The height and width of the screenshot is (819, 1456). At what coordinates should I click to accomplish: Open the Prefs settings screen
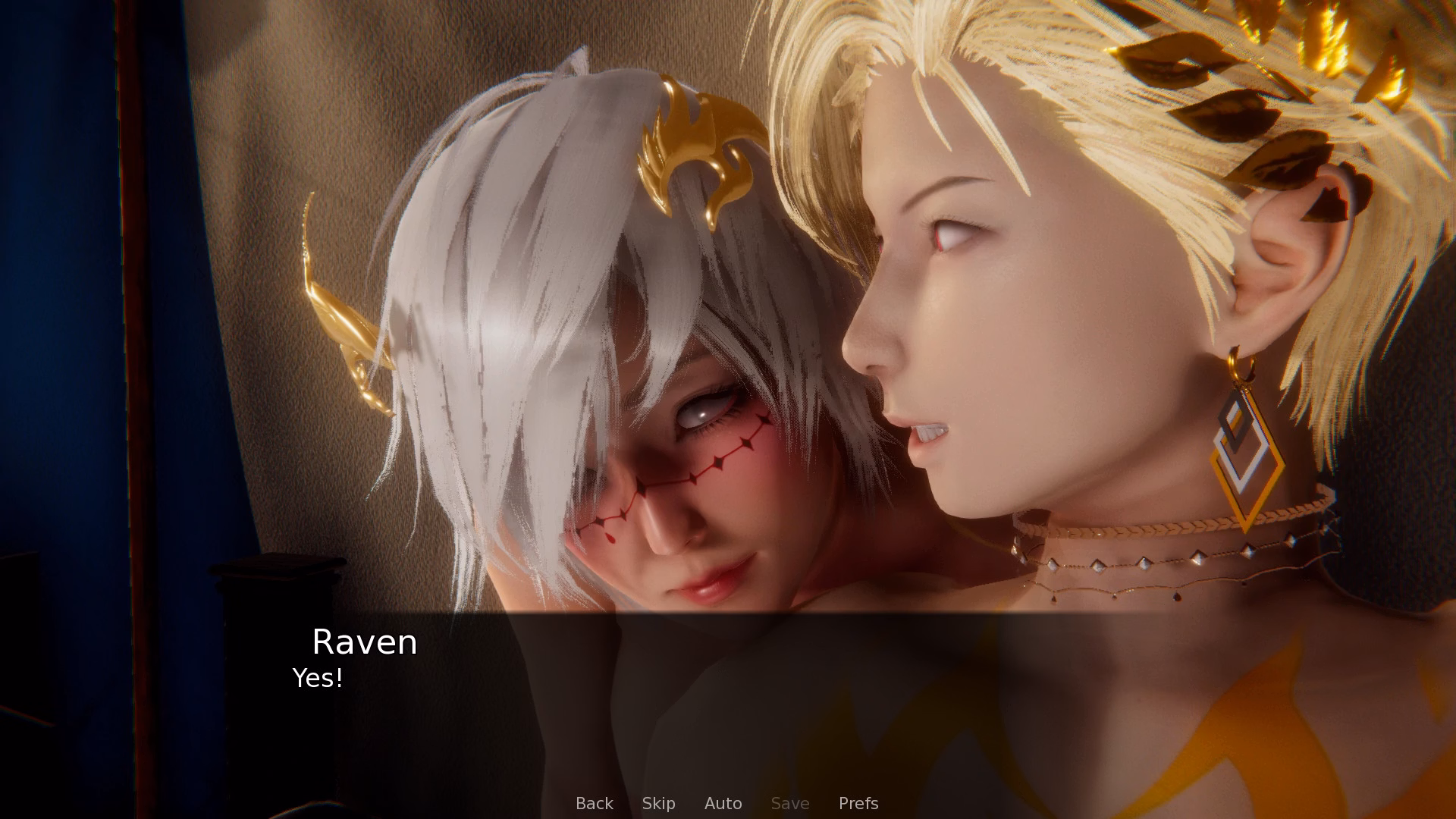[x=858, y=803]
